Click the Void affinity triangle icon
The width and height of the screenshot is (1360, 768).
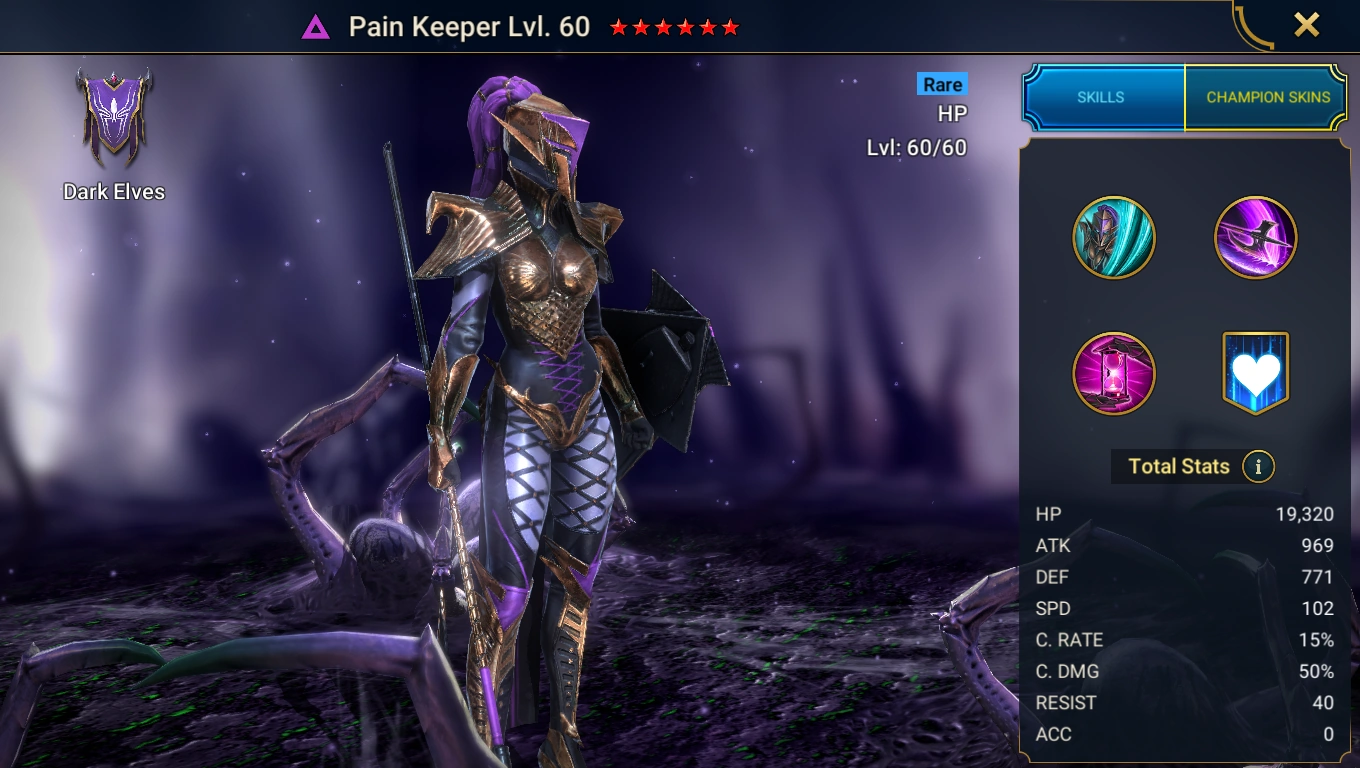pos(316,27)
